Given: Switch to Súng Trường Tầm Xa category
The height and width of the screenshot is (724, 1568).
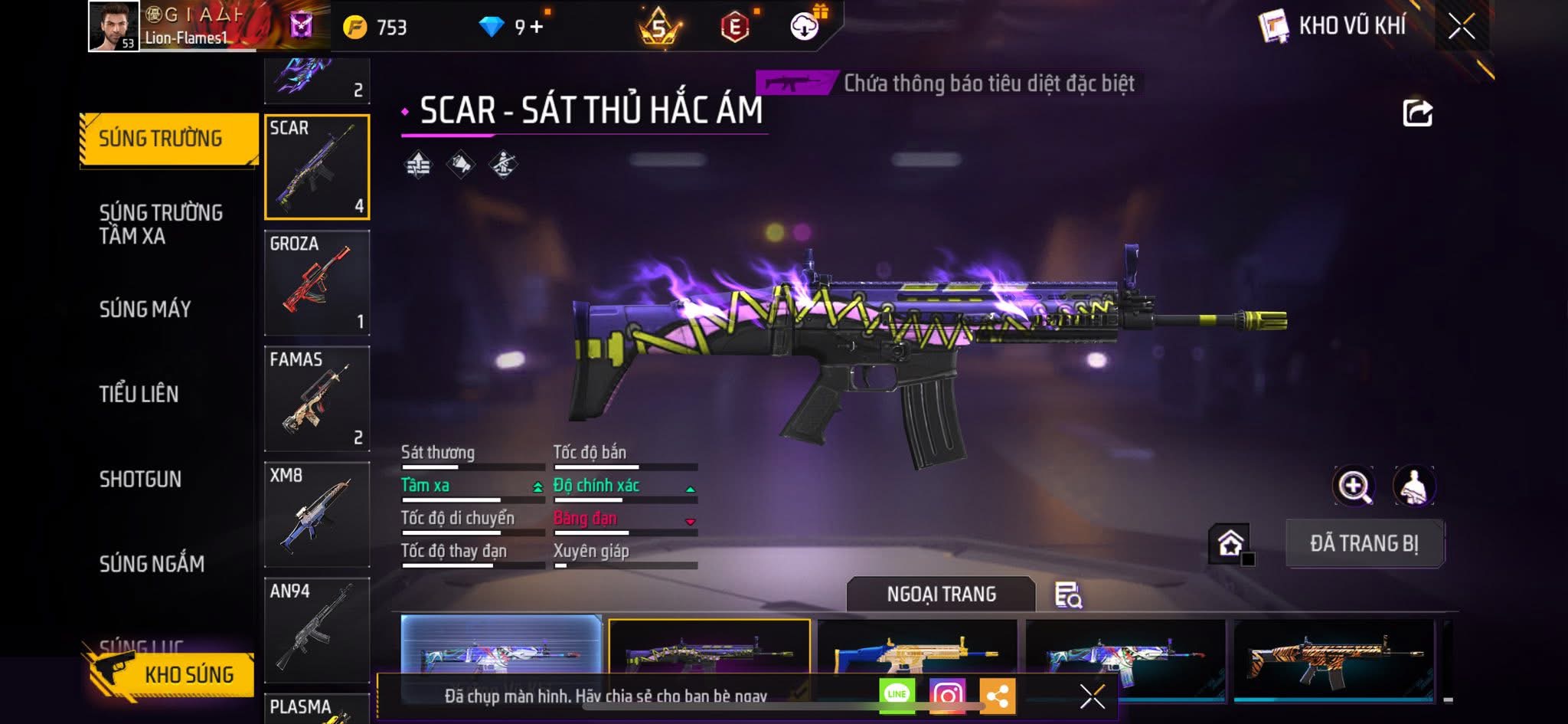Looking at the screenshot, I should pos(161,224).
